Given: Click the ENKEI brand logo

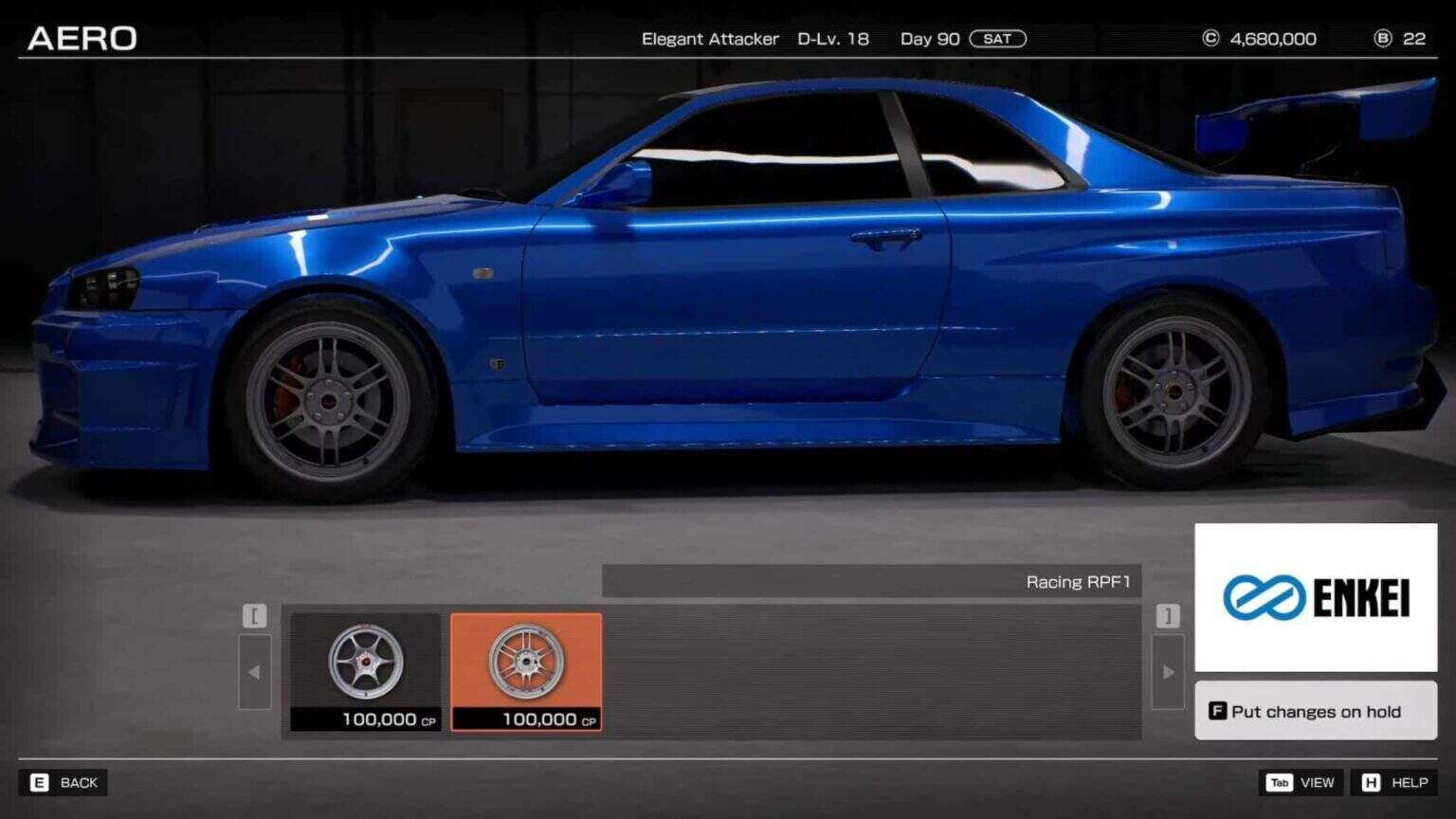Looking at the screenshot, I should point(1314,597).
